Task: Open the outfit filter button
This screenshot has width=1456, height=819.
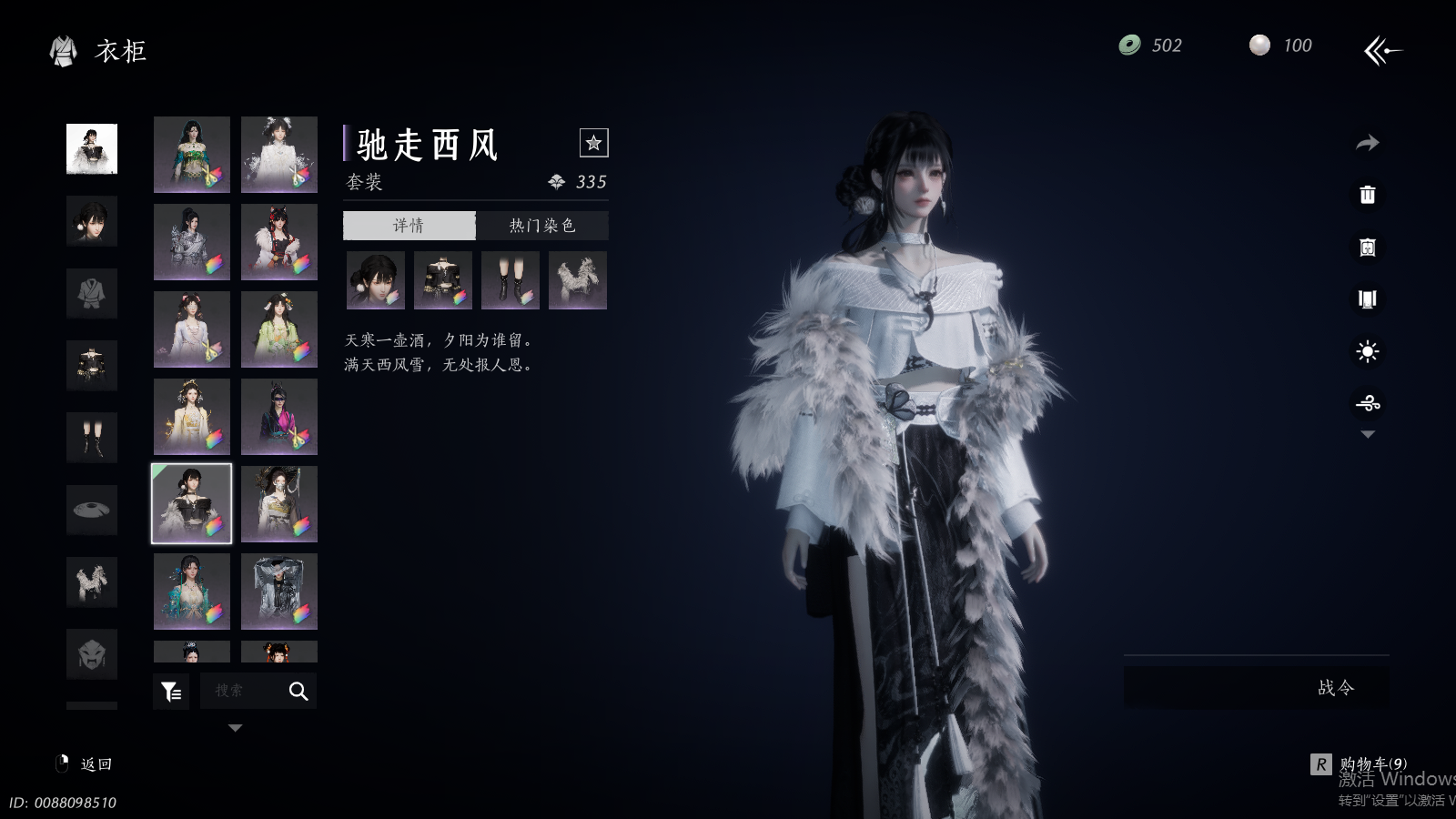Action: (171, 692)
